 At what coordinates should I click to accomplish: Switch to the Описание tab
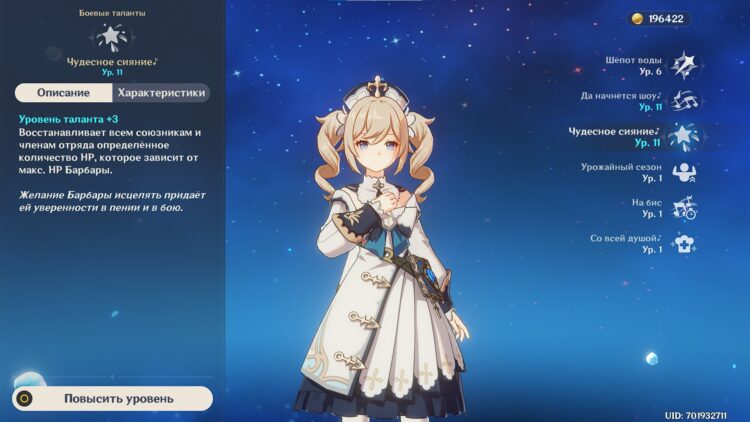(63, 93)
